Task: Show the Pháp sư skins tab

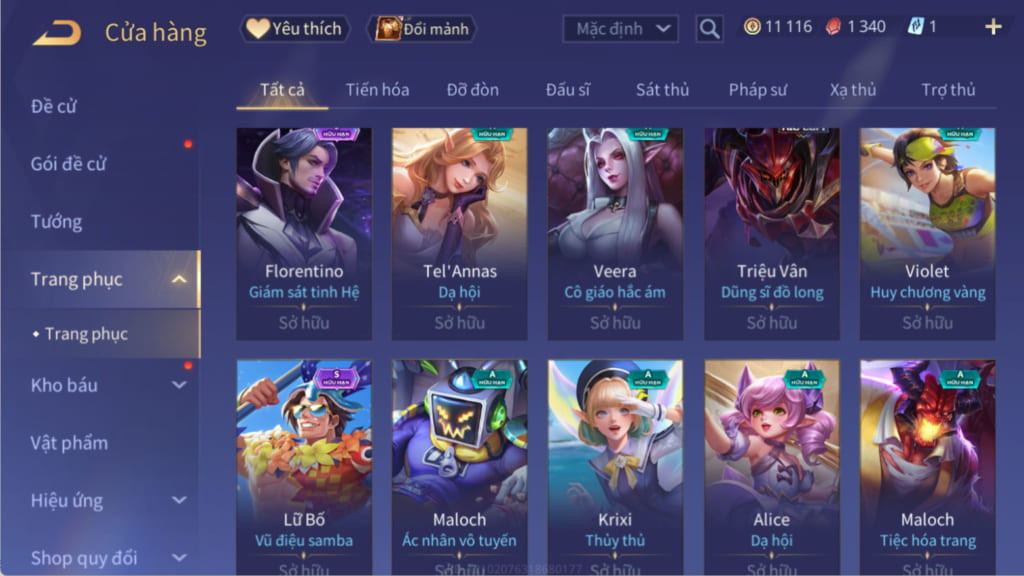Action: tap(757, 90)
